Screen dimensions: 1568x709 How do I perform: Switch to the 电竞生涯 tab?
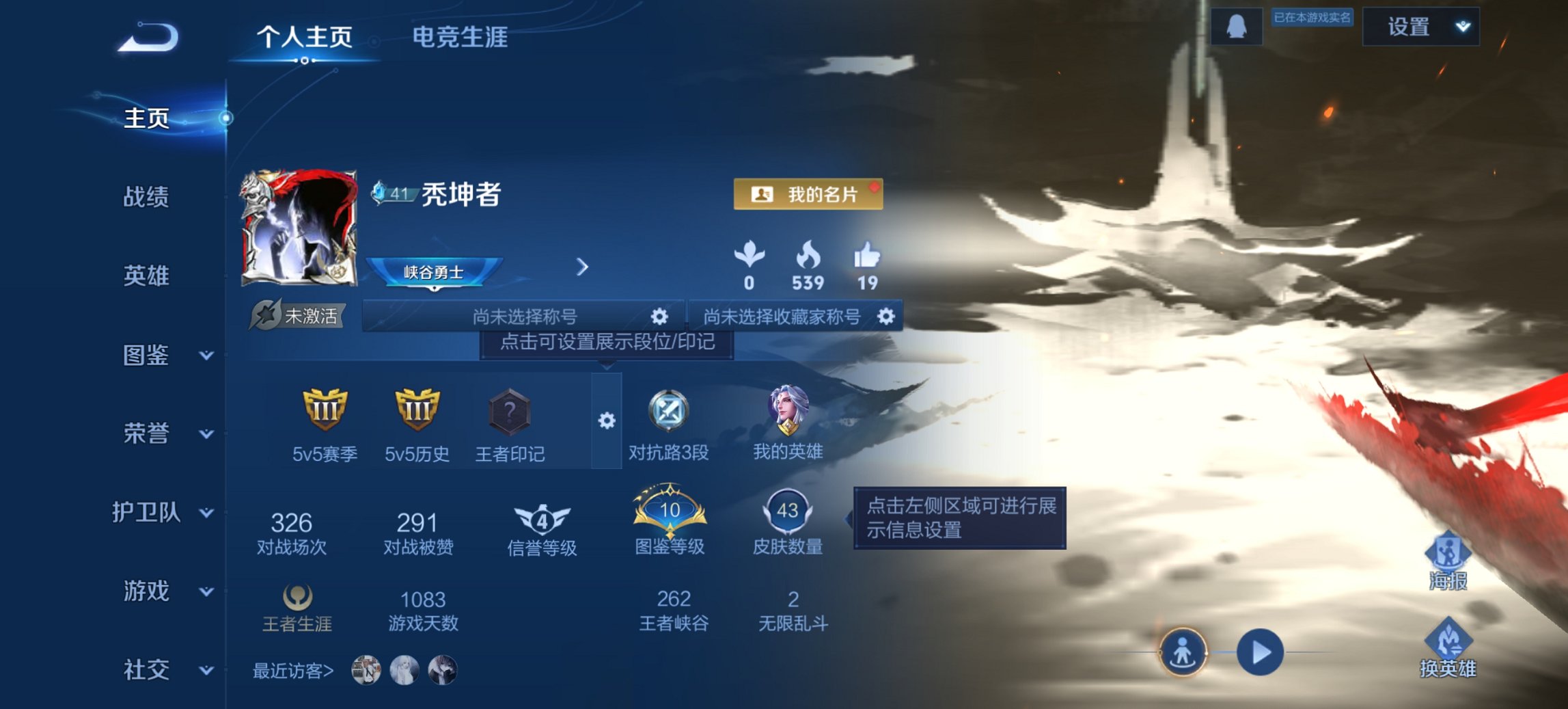point(458,39)
